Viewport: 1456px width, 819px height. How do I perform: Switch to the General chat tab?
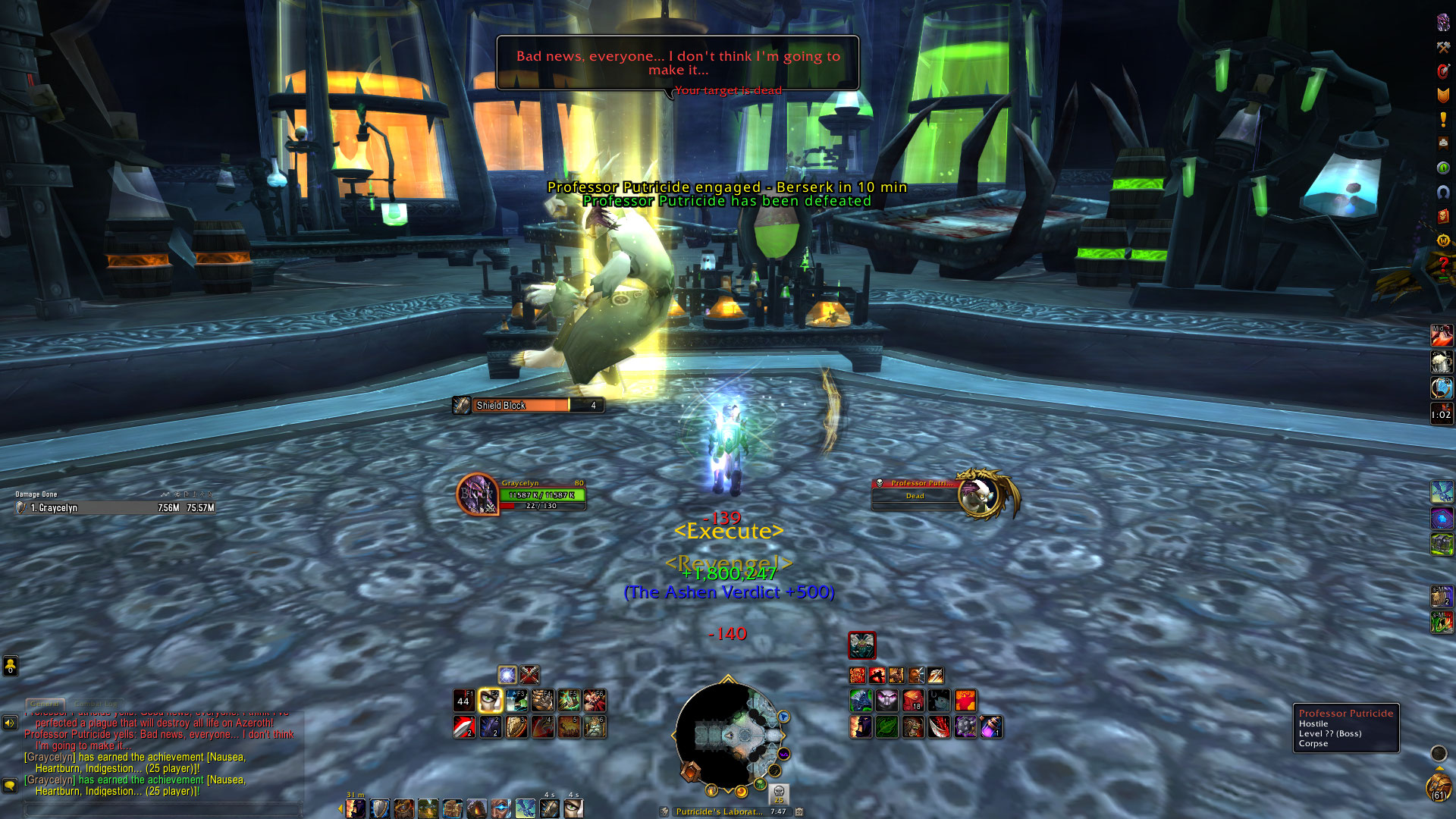pos(44,704)
